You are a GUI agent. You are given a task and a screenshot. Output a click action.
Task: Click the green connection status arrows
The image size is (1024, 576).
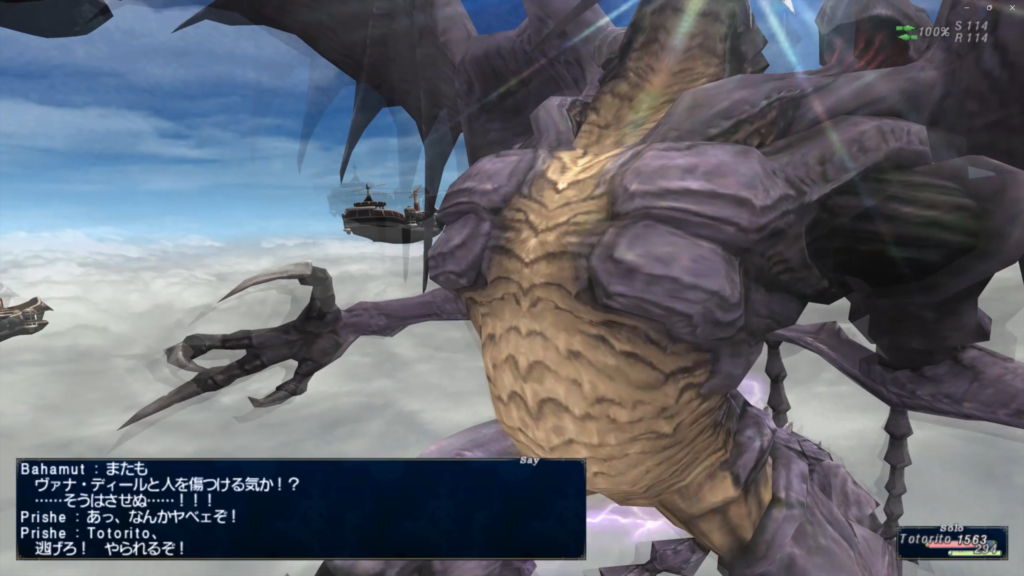pos(905,31)
